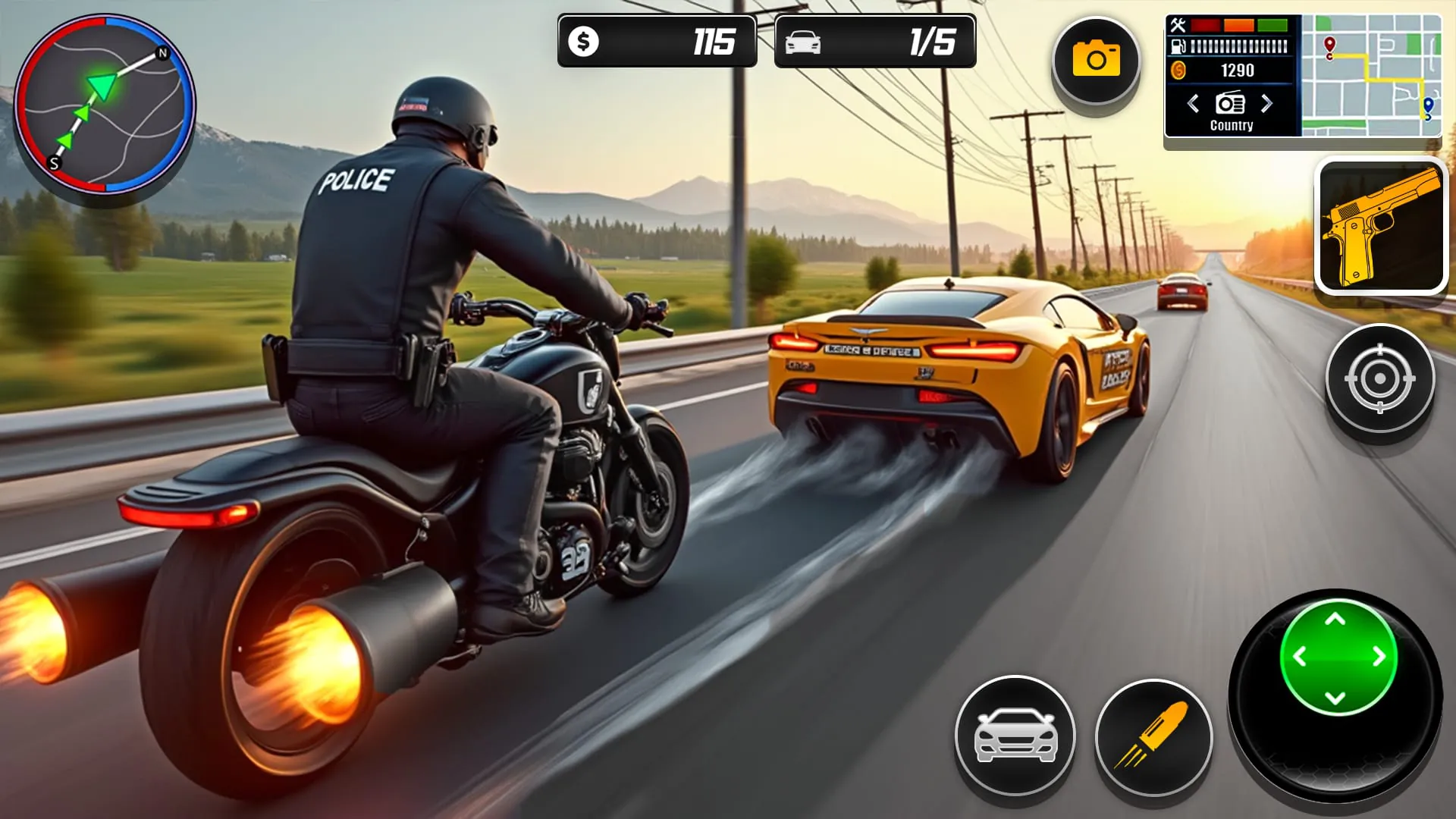Click the repair tools icon on the dashboard
This screenshot has height=819, width=1456.
click(1178, 24)
